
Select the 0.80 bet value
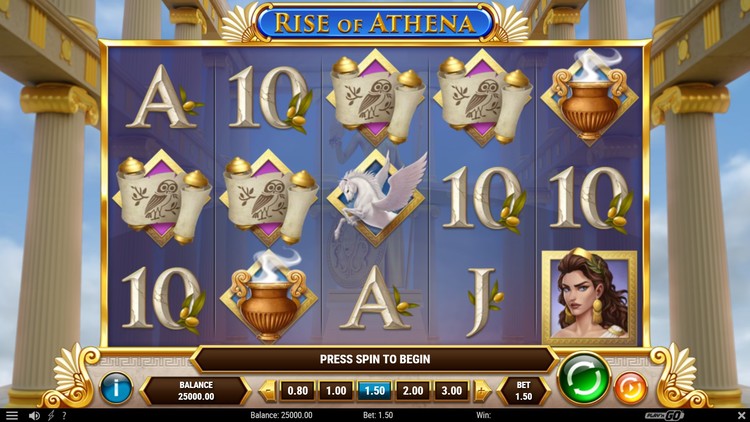coord(298,390)
